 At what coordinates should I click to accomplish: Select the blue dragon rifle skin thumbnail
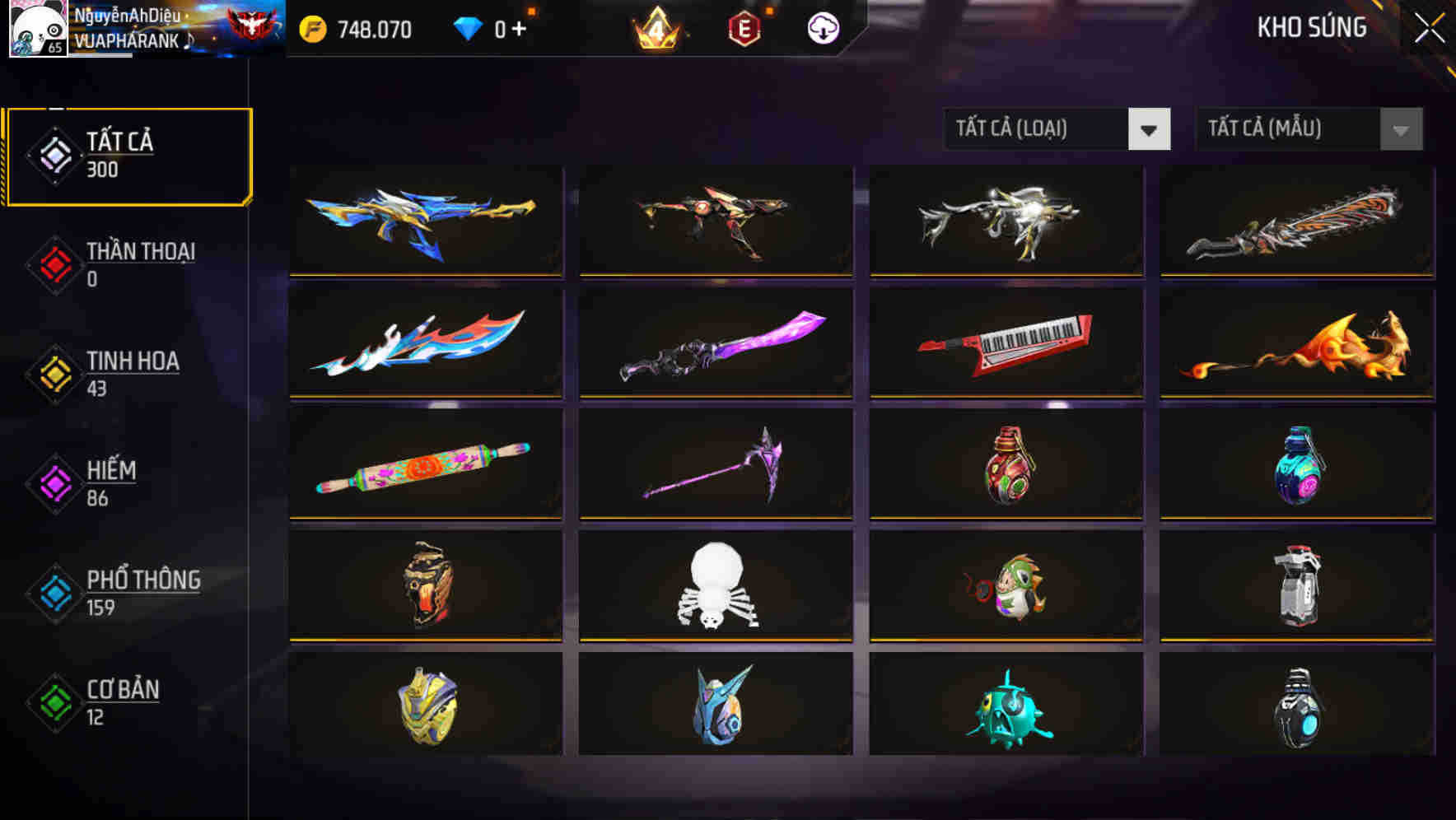pyautogui.click(x=425, y=219)
